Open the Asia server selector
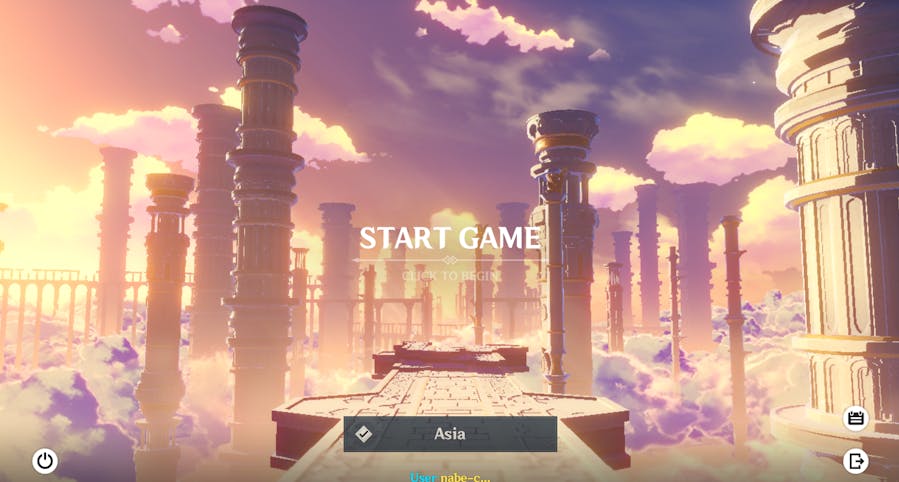 [450, 434]
